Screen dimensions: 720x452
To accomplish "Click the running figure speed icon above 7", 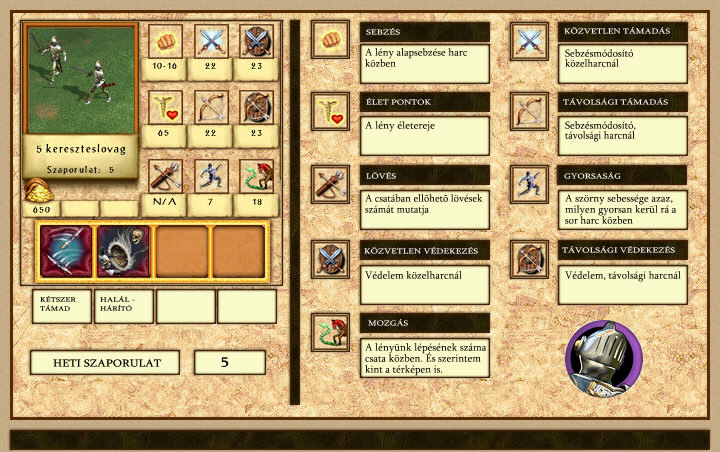I will click(210, 176).
